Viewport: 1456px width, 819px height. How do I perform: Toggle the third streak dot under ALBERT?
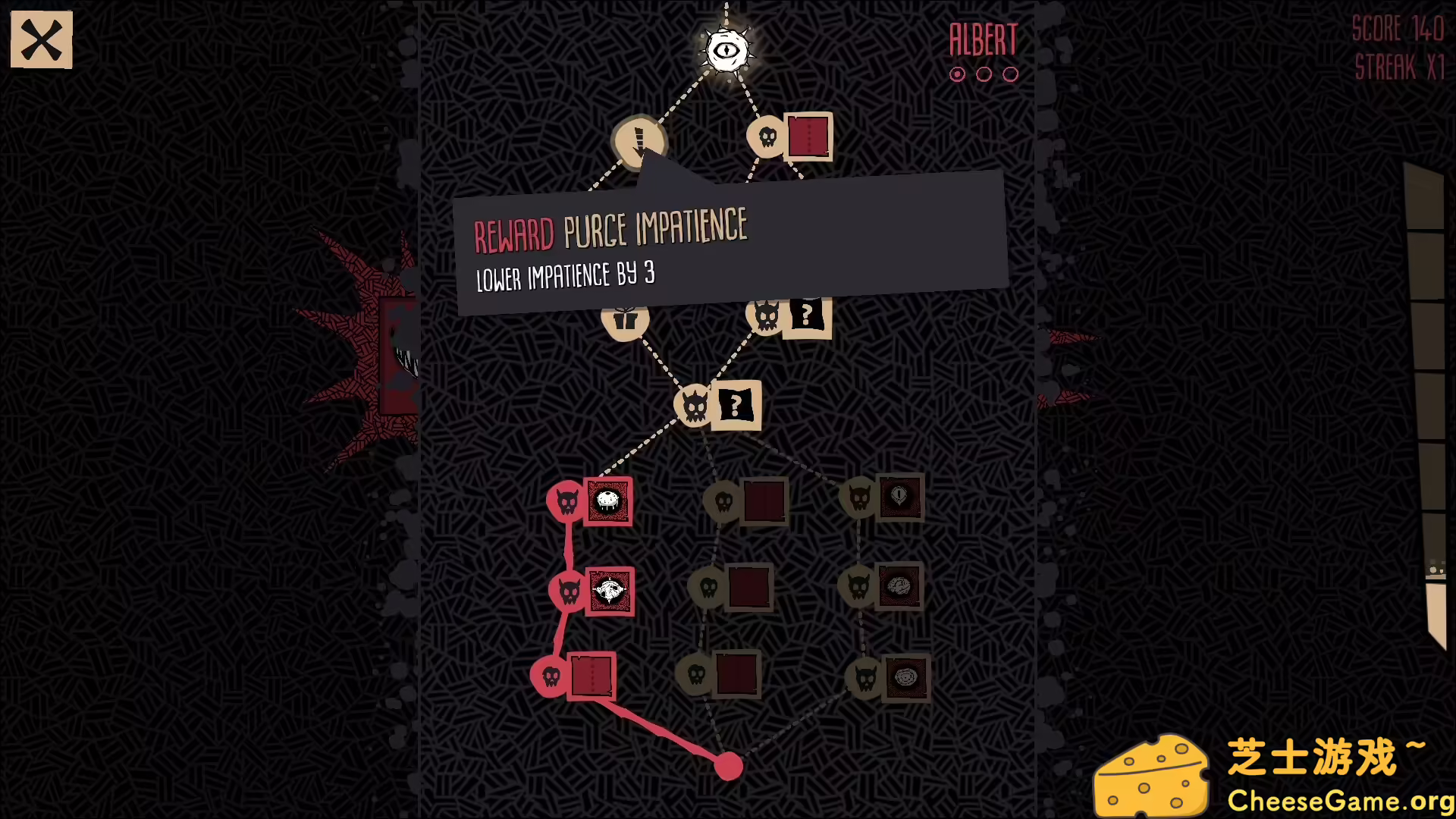pyautogui.click(x=1010, y=74)
